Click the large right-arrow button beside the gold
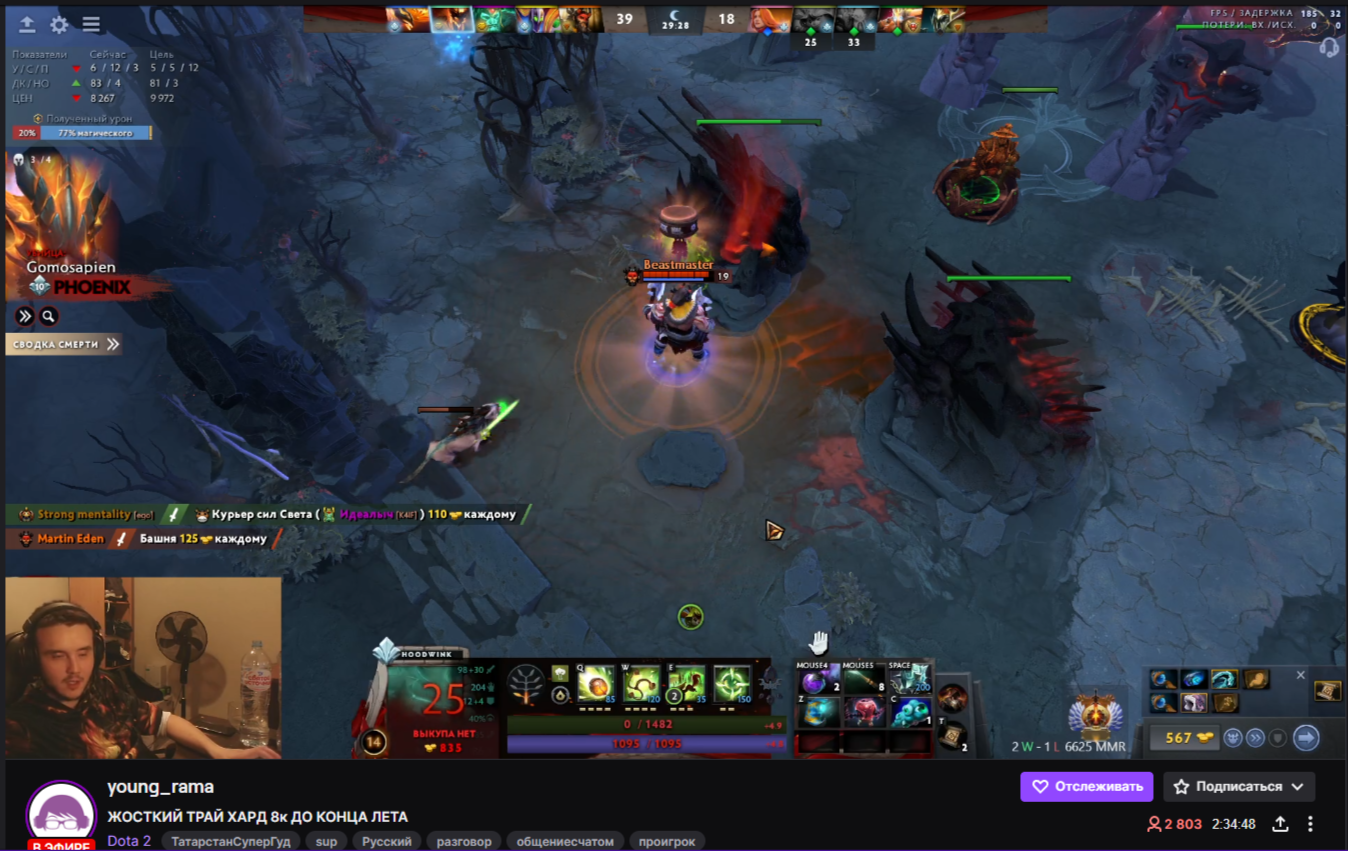 tap(1306, 738)
